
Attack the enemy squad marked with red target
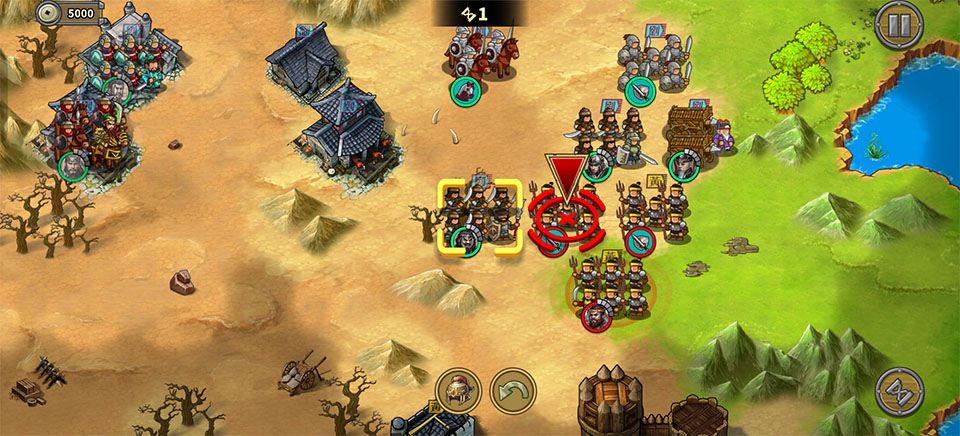click(x=565, y=214)
